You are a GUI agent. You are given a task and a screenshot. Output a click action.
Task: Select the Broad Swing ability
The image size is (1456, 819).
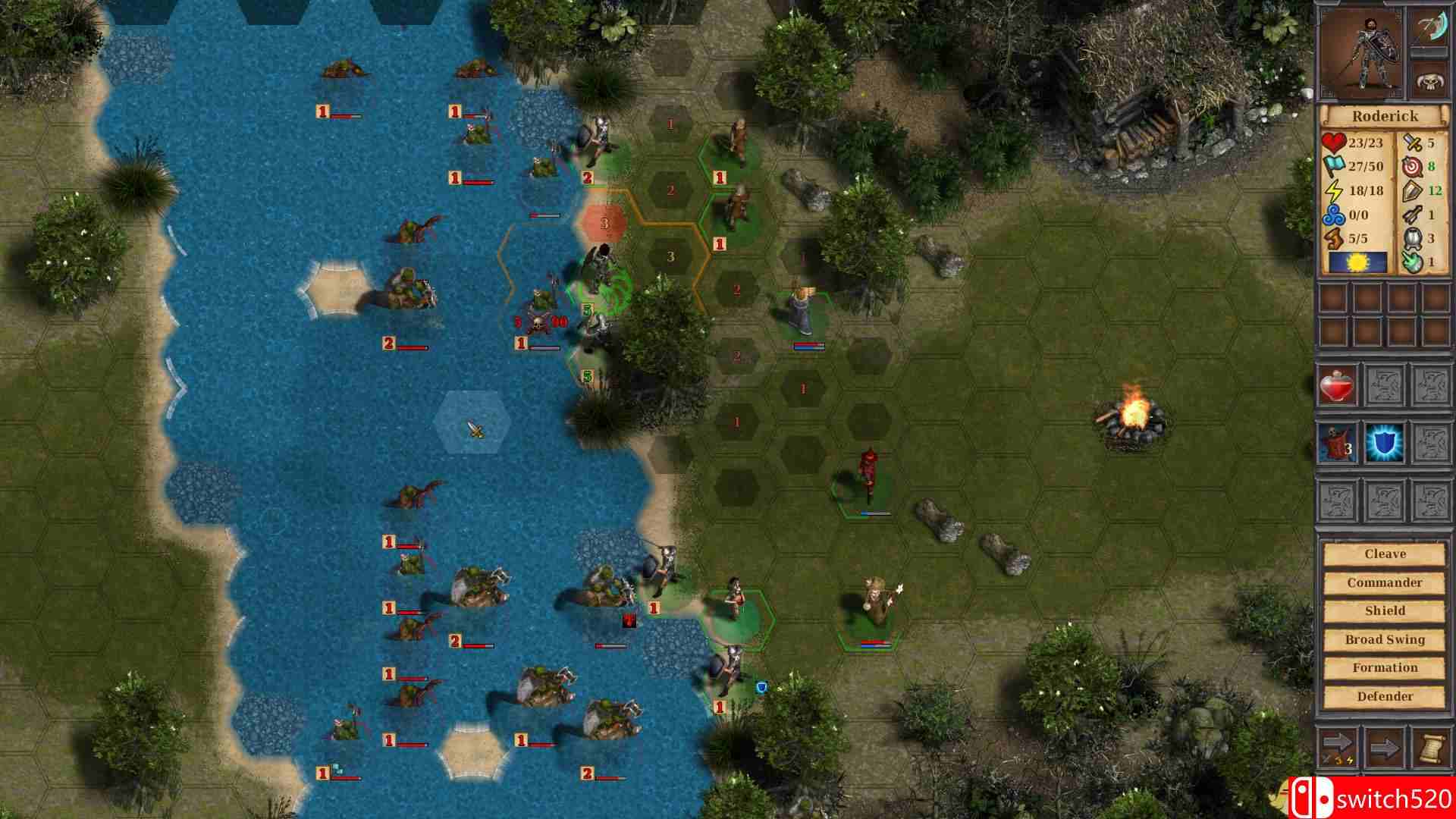pyautogui.click(x=1386, y=639)
